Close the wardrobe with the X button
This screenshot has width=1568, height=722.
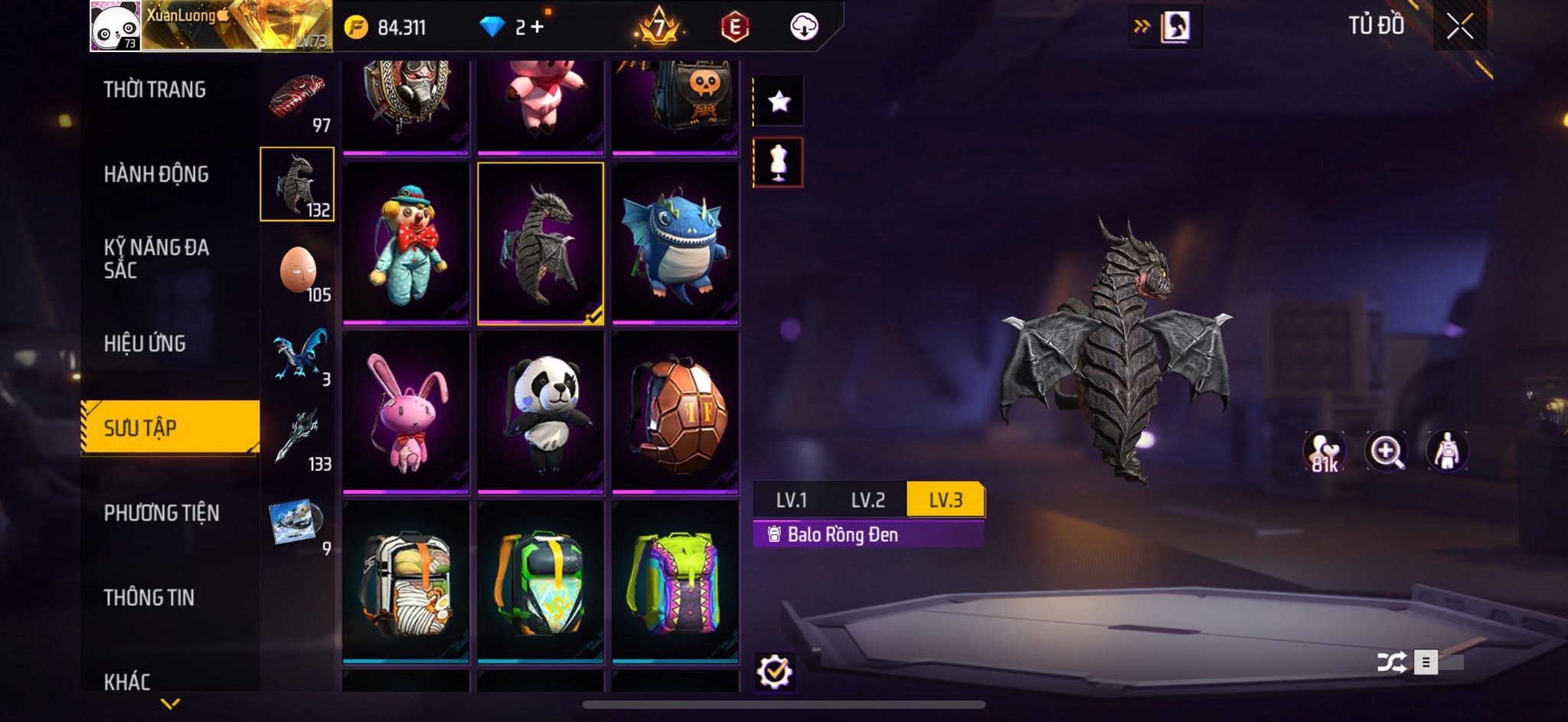(1459, 27)
